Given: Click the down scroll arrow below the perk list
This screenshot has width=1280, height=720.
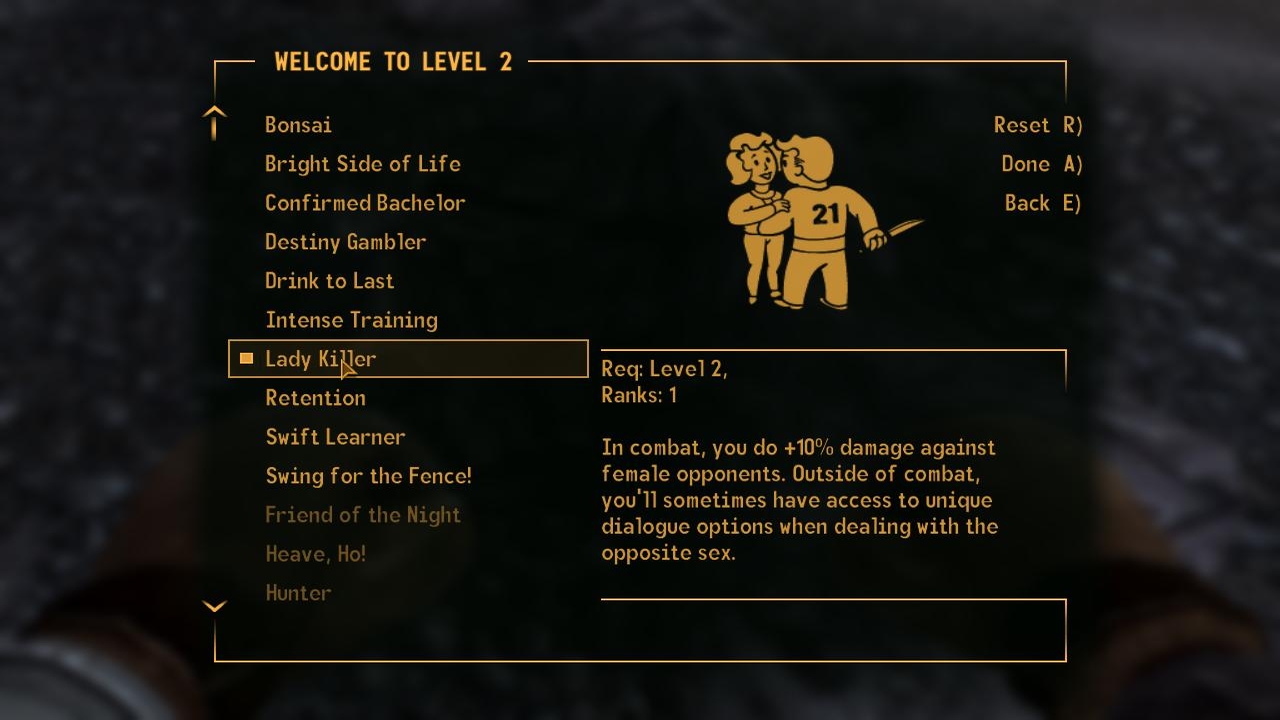Looking at the screenshot, I should [x=214, y=606].
